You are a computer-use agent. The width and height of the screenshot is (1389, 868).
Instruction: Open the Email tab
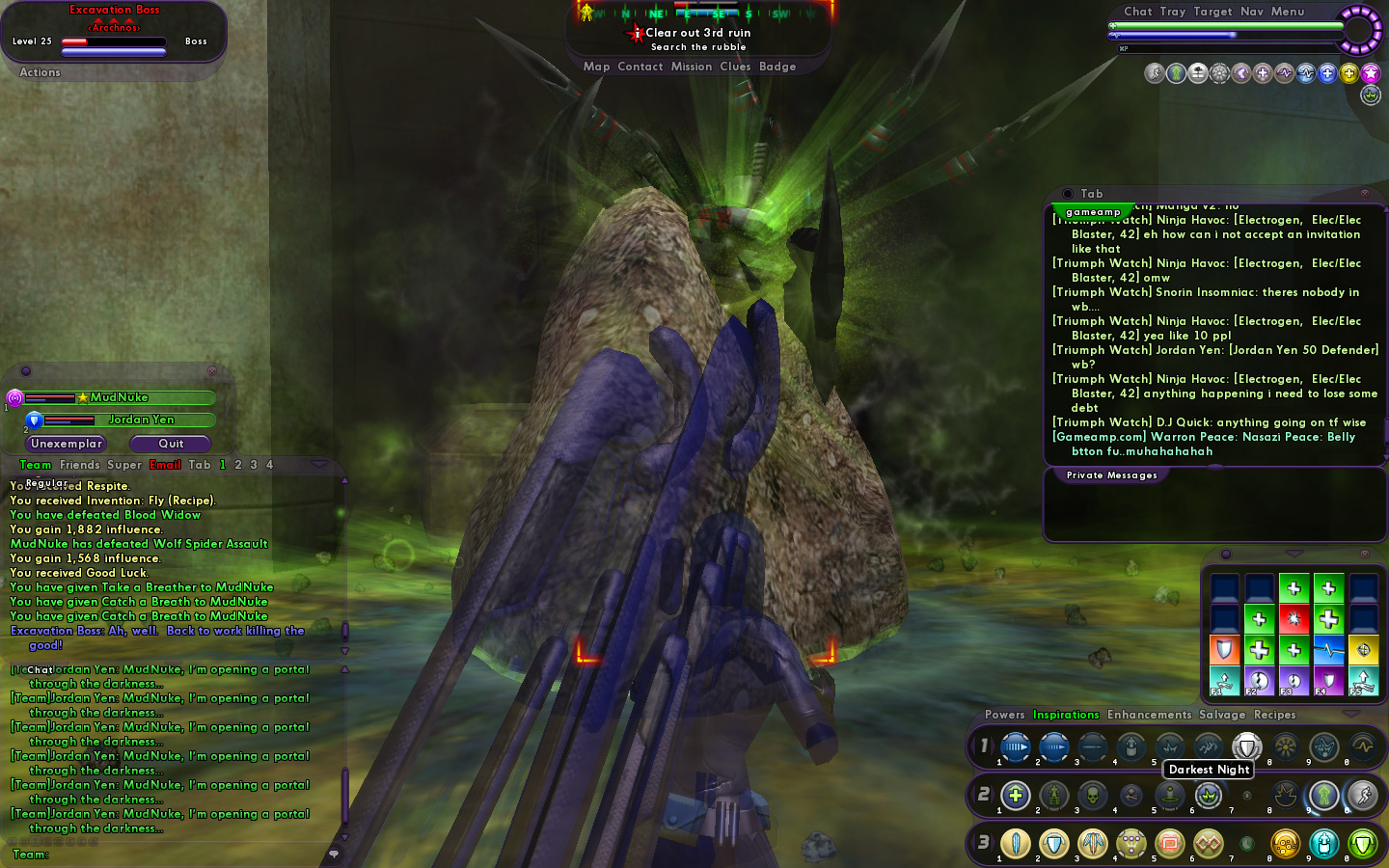(x=165, y=465)
